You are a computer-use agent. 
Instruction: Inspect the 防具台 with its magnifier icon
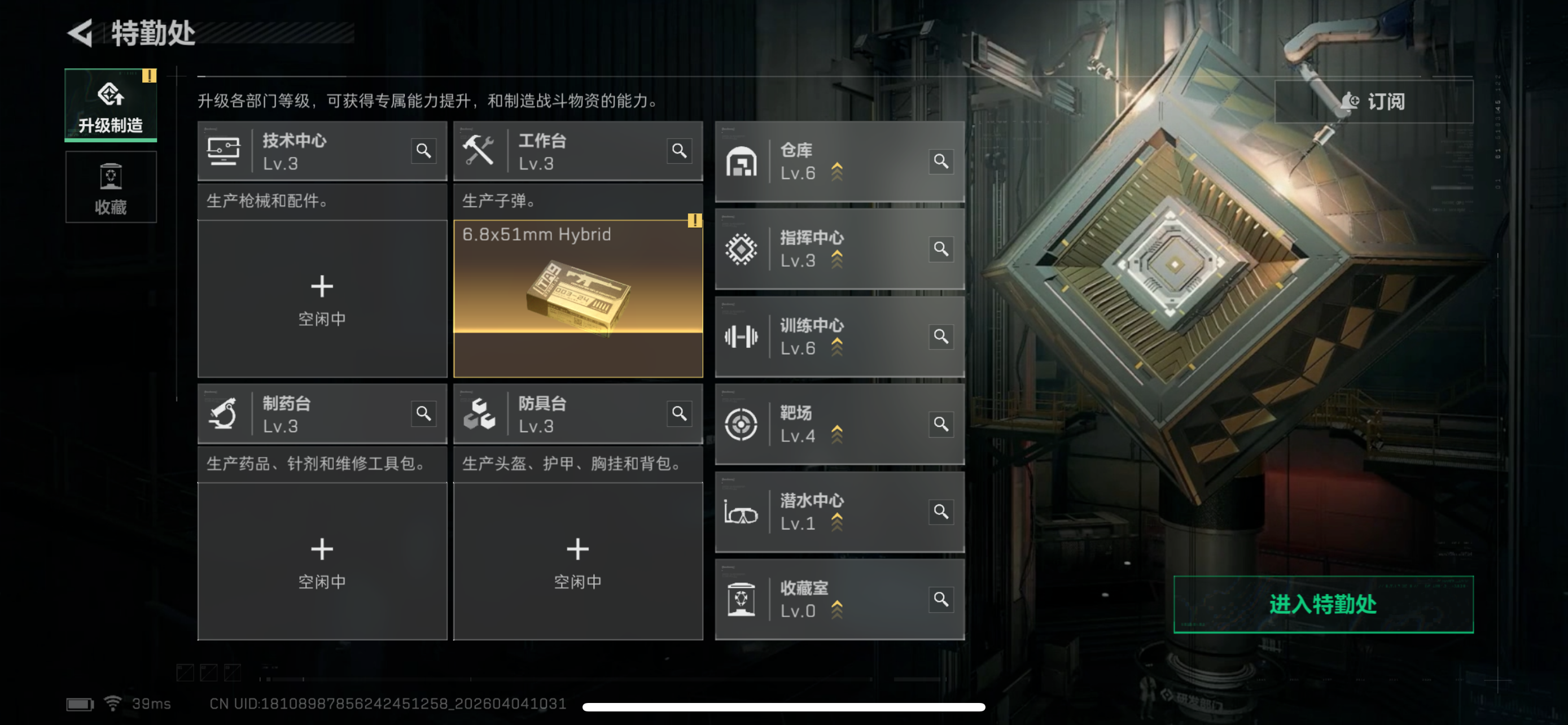pos(680,413)
